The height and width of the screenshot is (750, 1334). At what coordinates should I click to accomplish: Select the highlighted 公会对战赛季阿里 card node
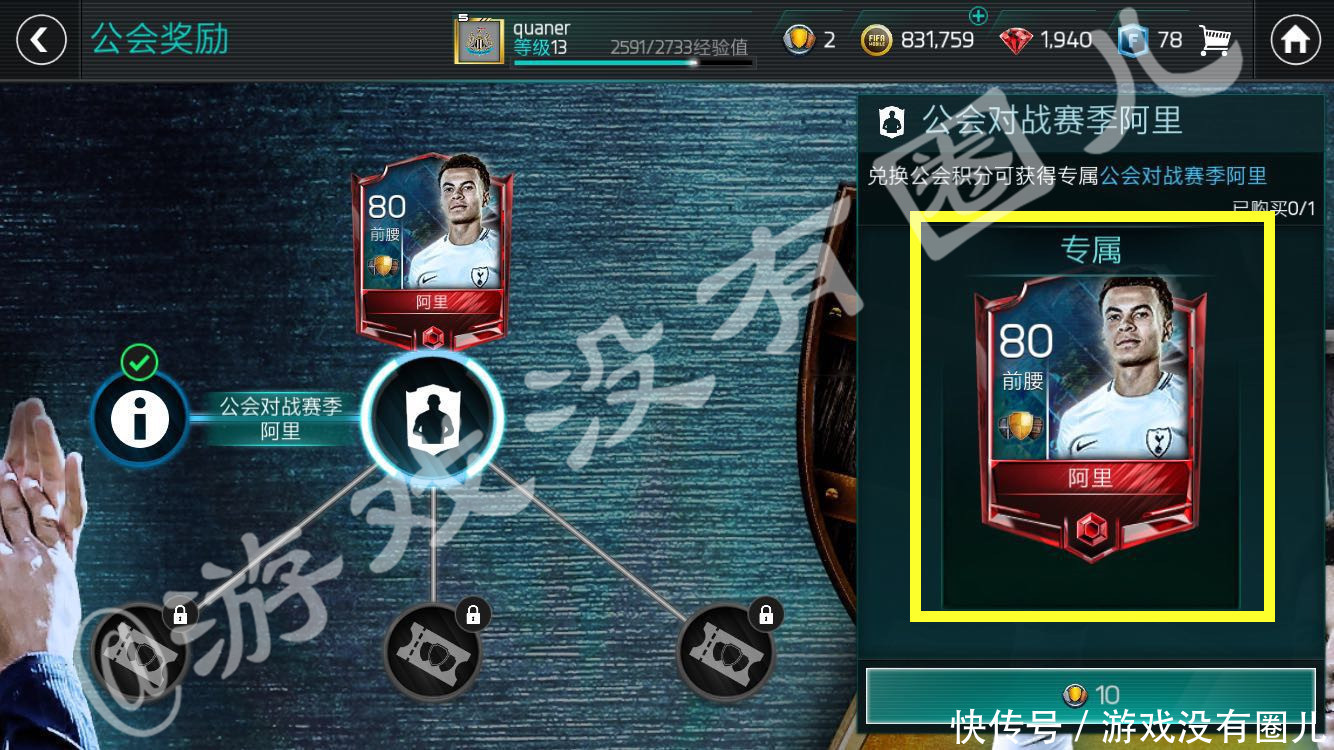(x=432, y=418)
